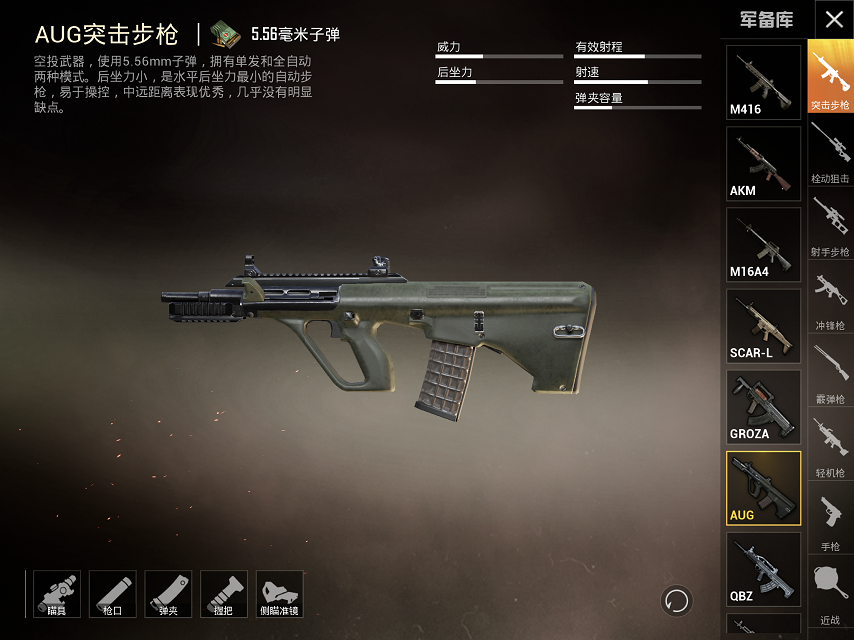Choose the AKM from the weapon list
This screenshot has height=640, width=854.
coord(763,163)
